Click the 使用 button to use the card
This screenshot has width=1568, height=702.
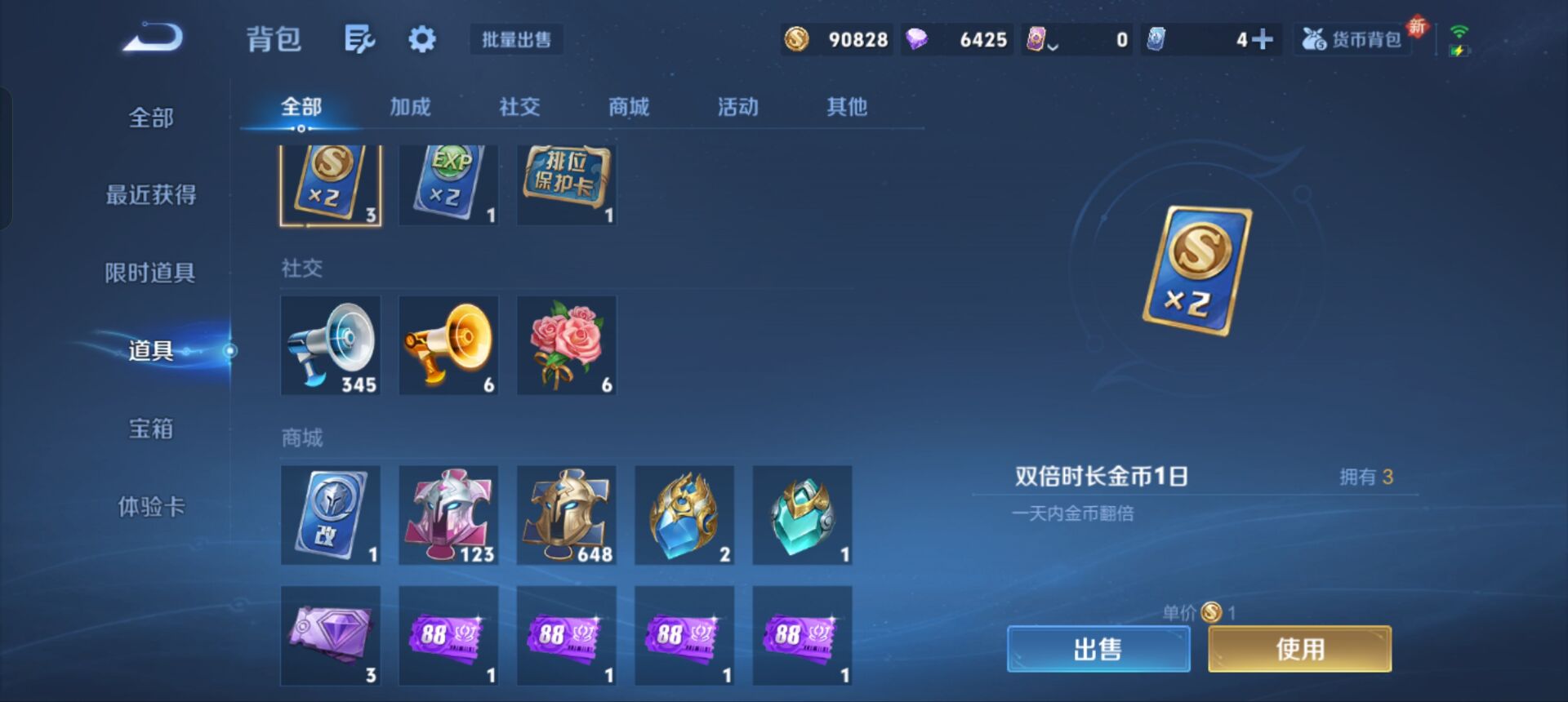[x=1297, y=649]
